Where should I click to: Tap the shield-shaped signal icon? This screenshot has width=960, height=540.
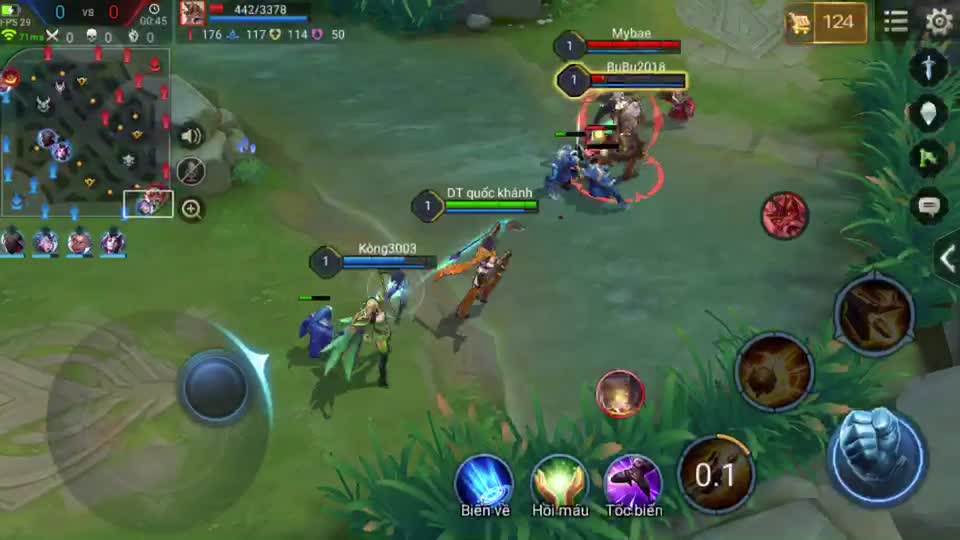[x=929, y=112]
